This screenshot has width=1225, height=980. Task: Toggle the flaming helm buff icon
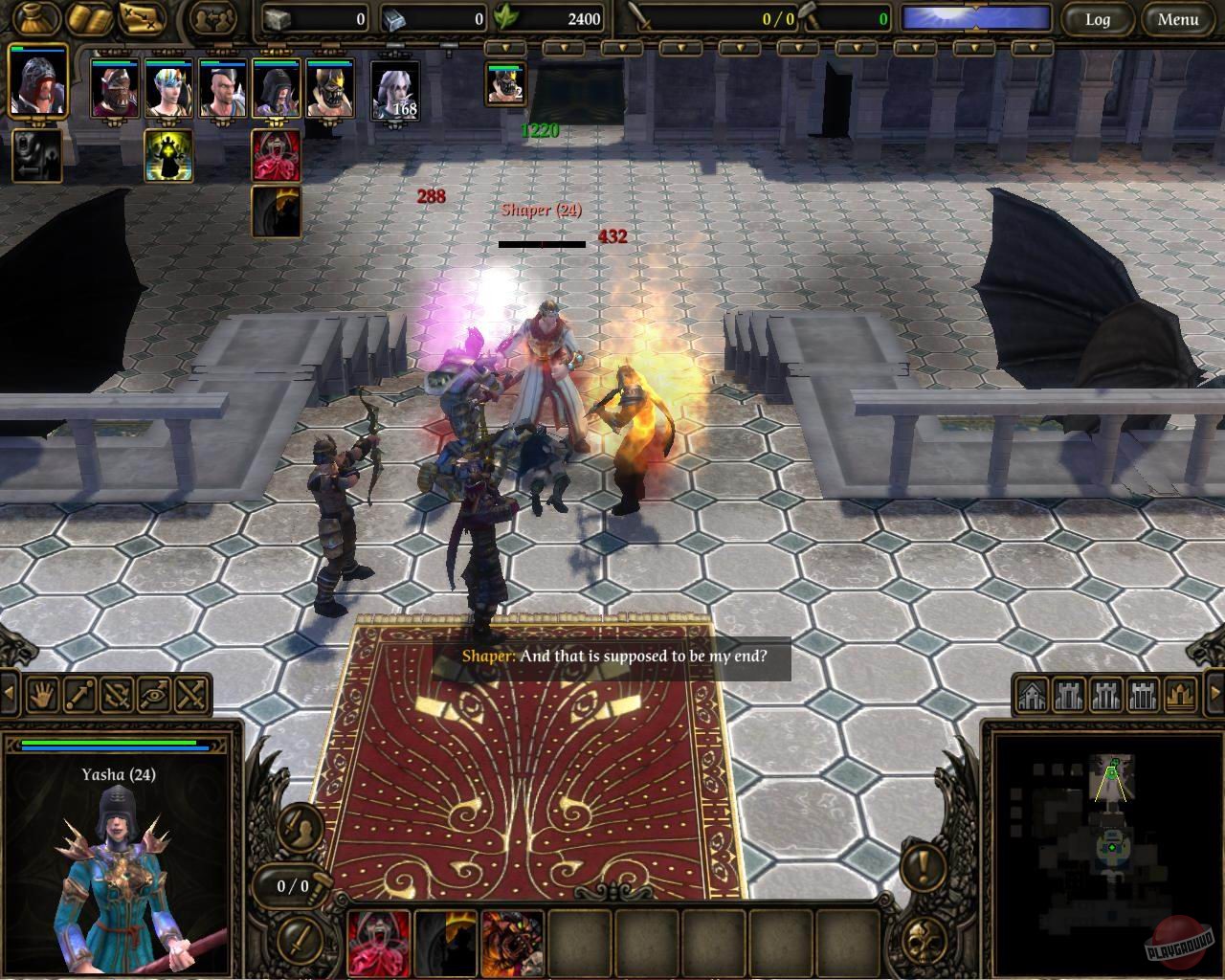(x=276, y=212)
